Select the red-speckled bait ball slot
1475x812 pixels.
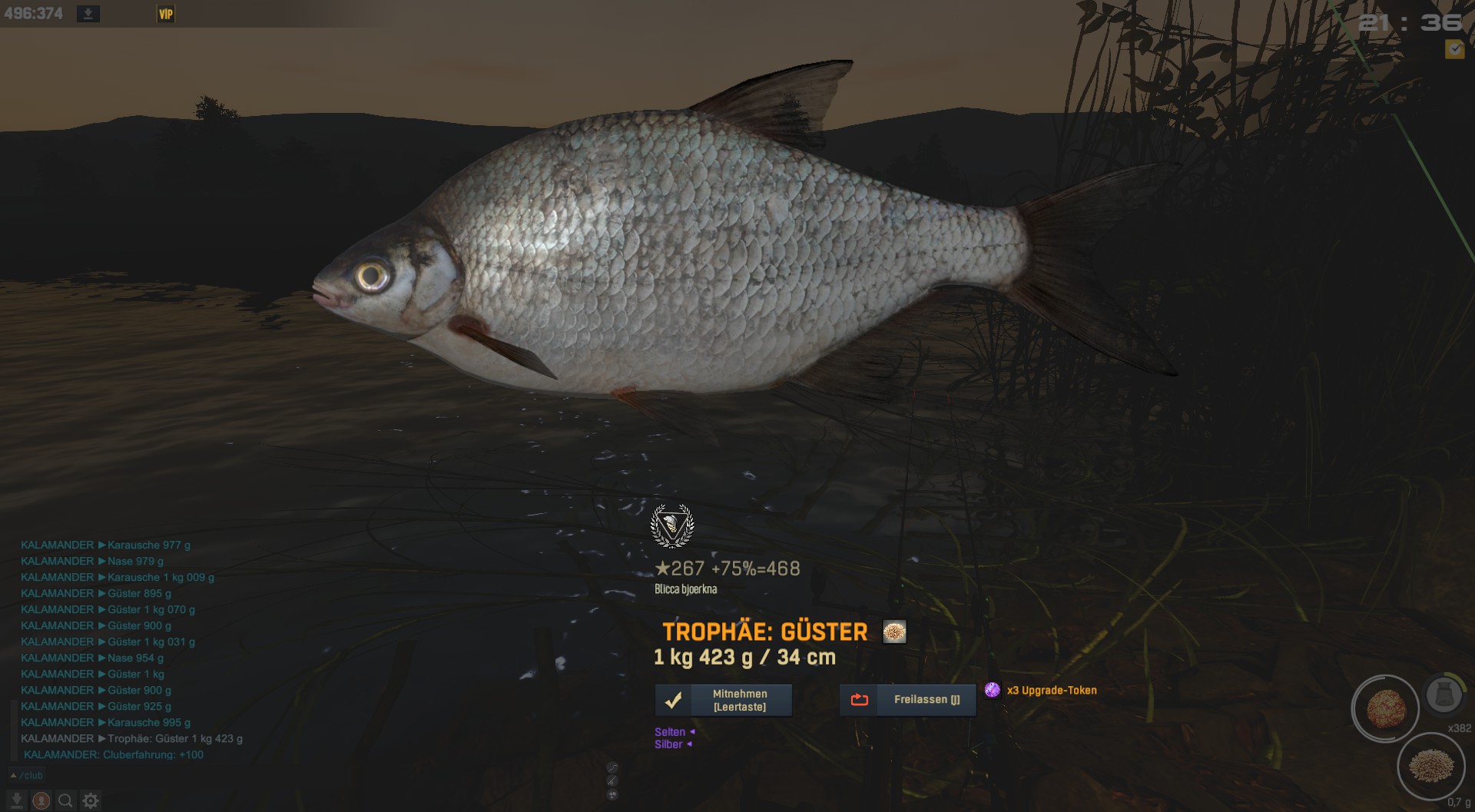pos(1386,708)
